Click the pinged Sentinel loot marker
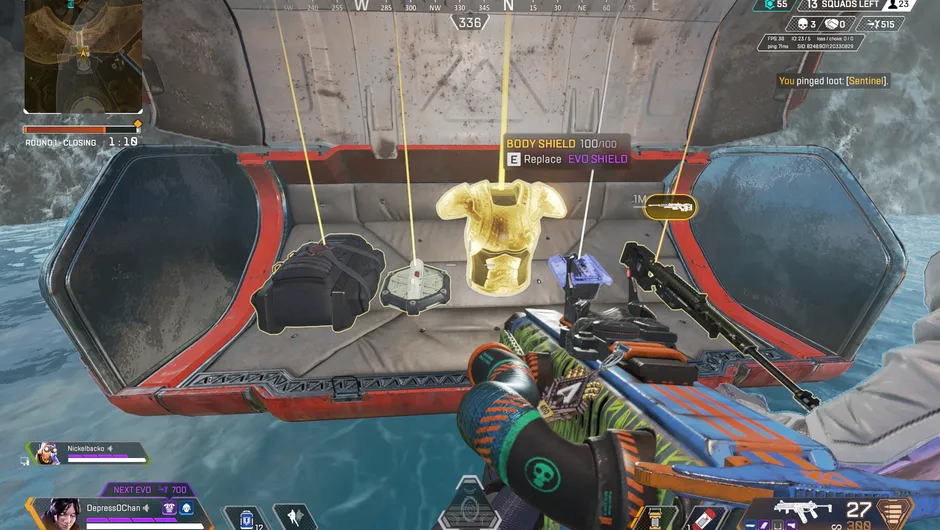940x530 pixels. click(x=670, y=207)
